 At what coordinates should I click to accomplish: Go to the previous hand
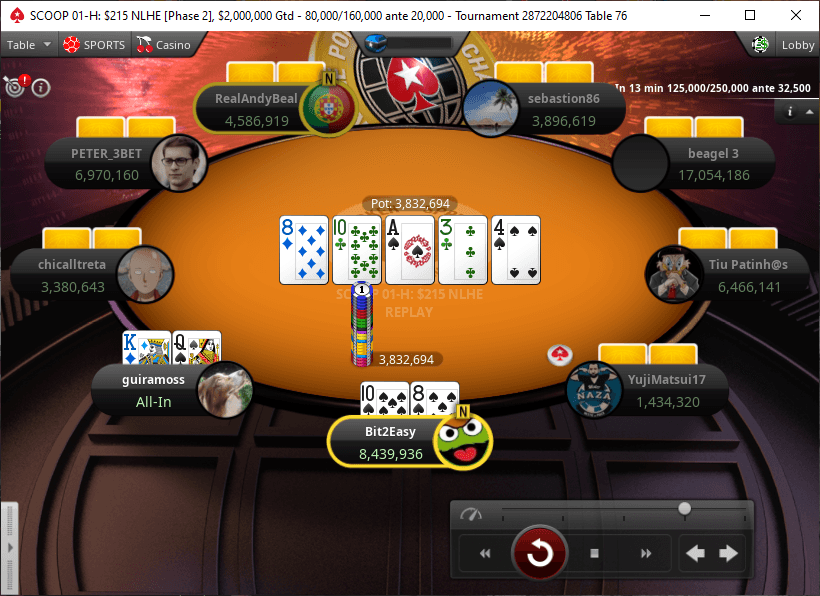(696, 553)
